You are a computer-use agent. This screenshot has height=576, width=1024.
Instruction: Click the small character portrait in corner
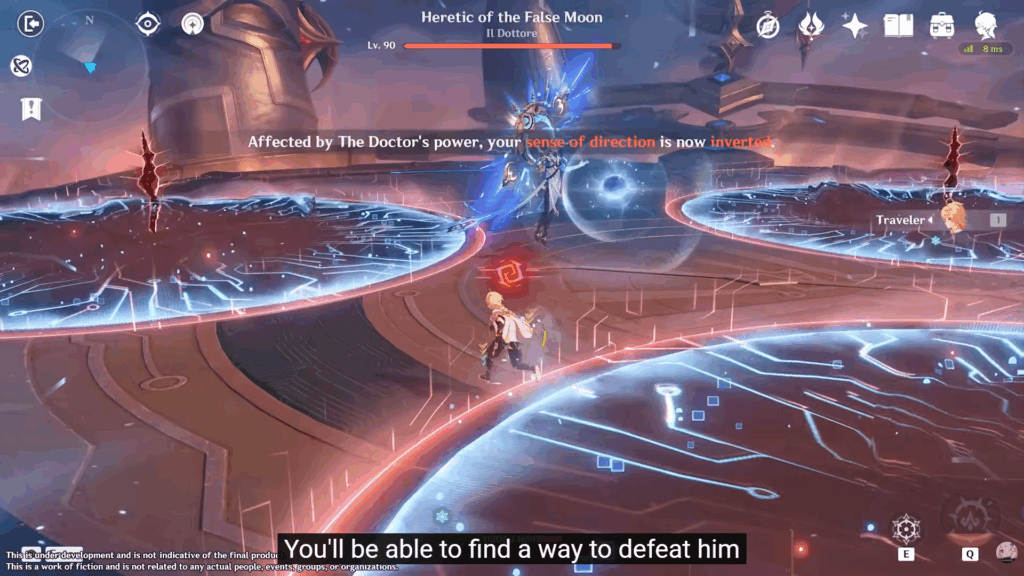click(x=1007, y=552)
